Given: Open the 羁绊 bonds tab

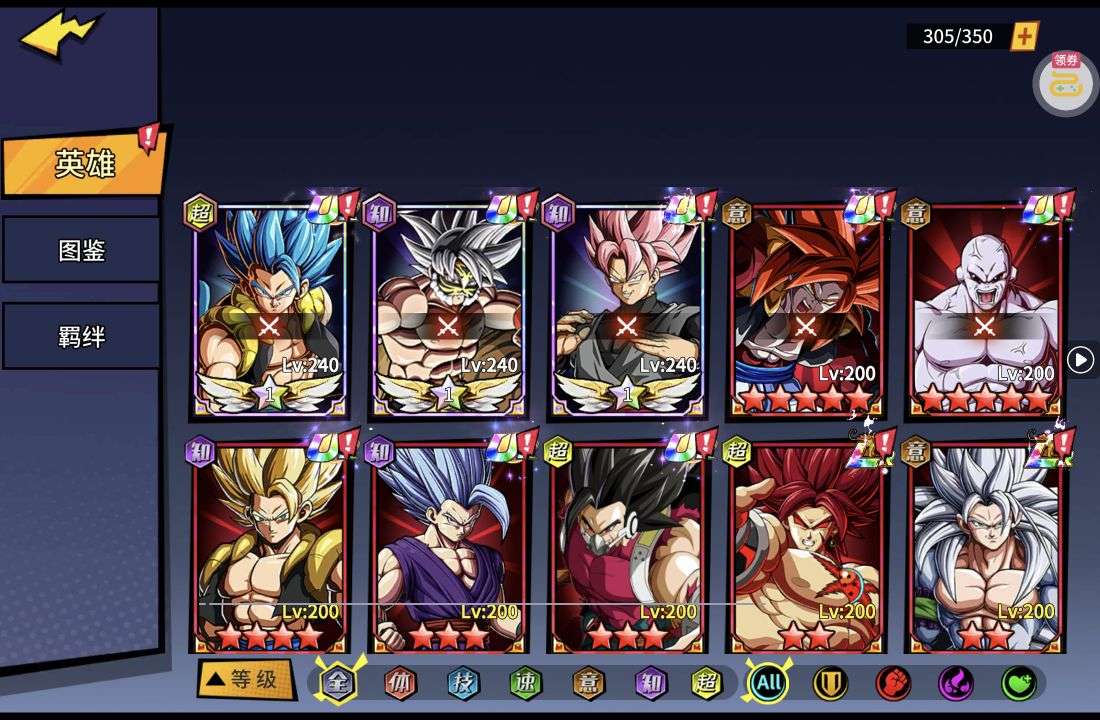Looking at the screenshot, I should click(81, 336).
